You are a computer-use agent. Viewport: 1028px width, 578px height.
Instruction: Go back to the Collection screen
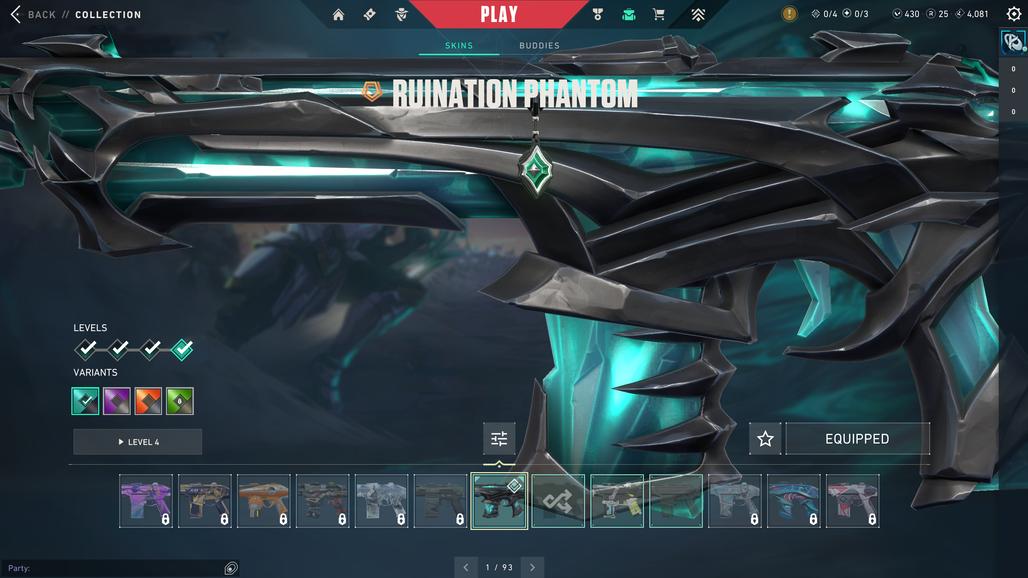40,15
